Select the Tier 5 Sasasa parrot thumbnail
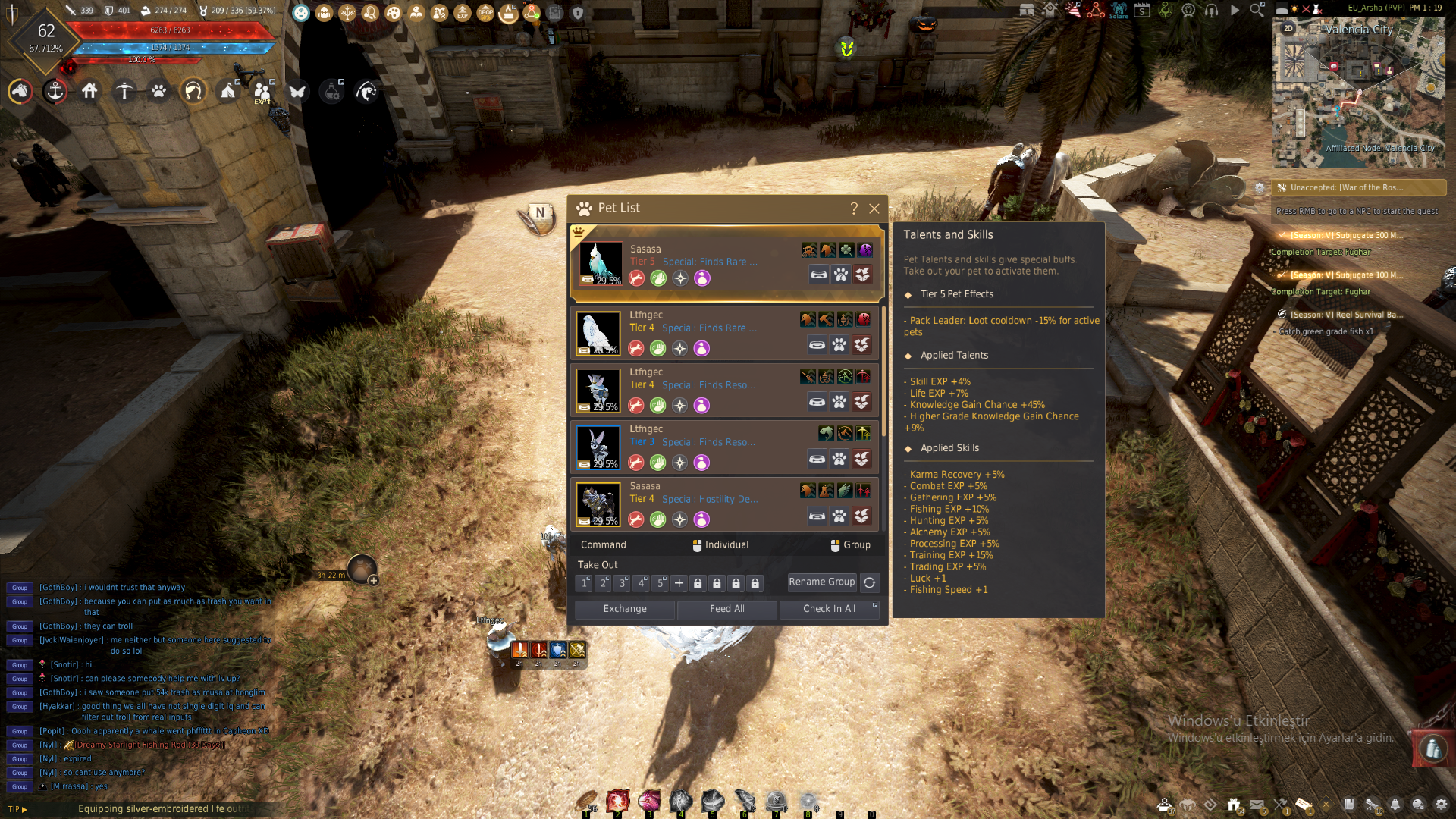This screenshot has width=1456, height=819. click(601, 263)
